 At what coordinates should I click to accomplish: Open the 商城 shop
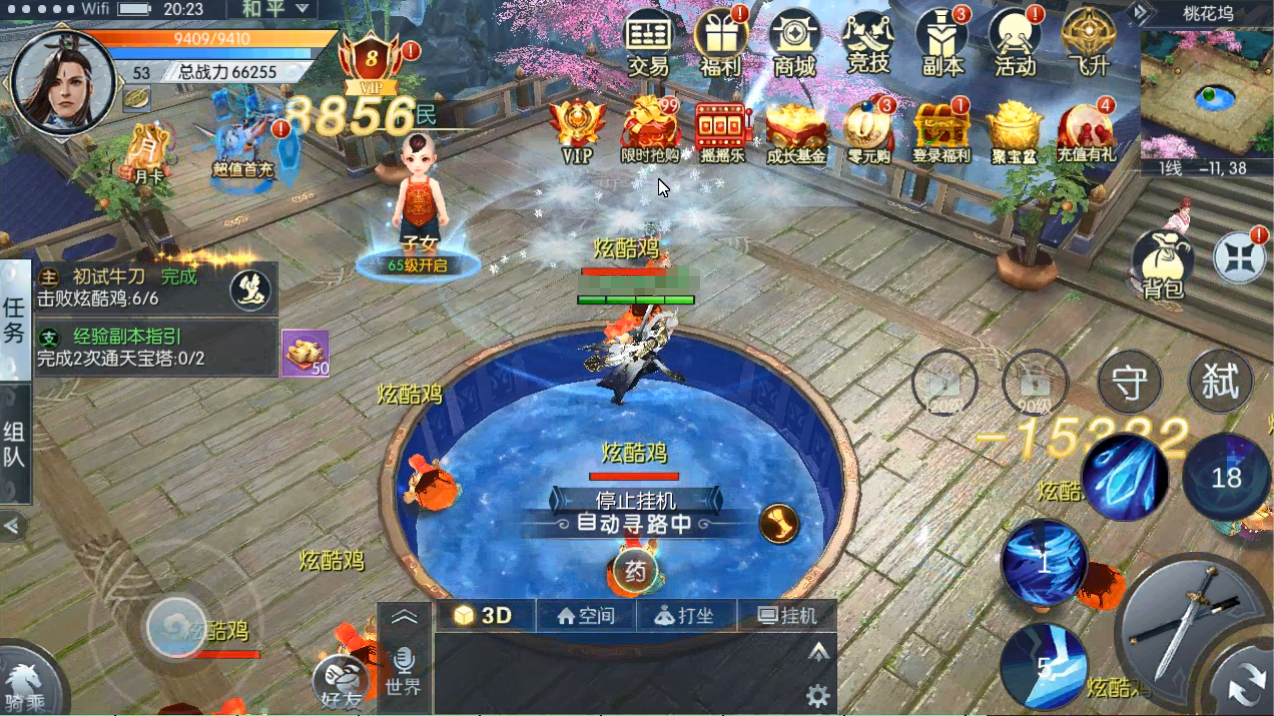click(794, 42)
